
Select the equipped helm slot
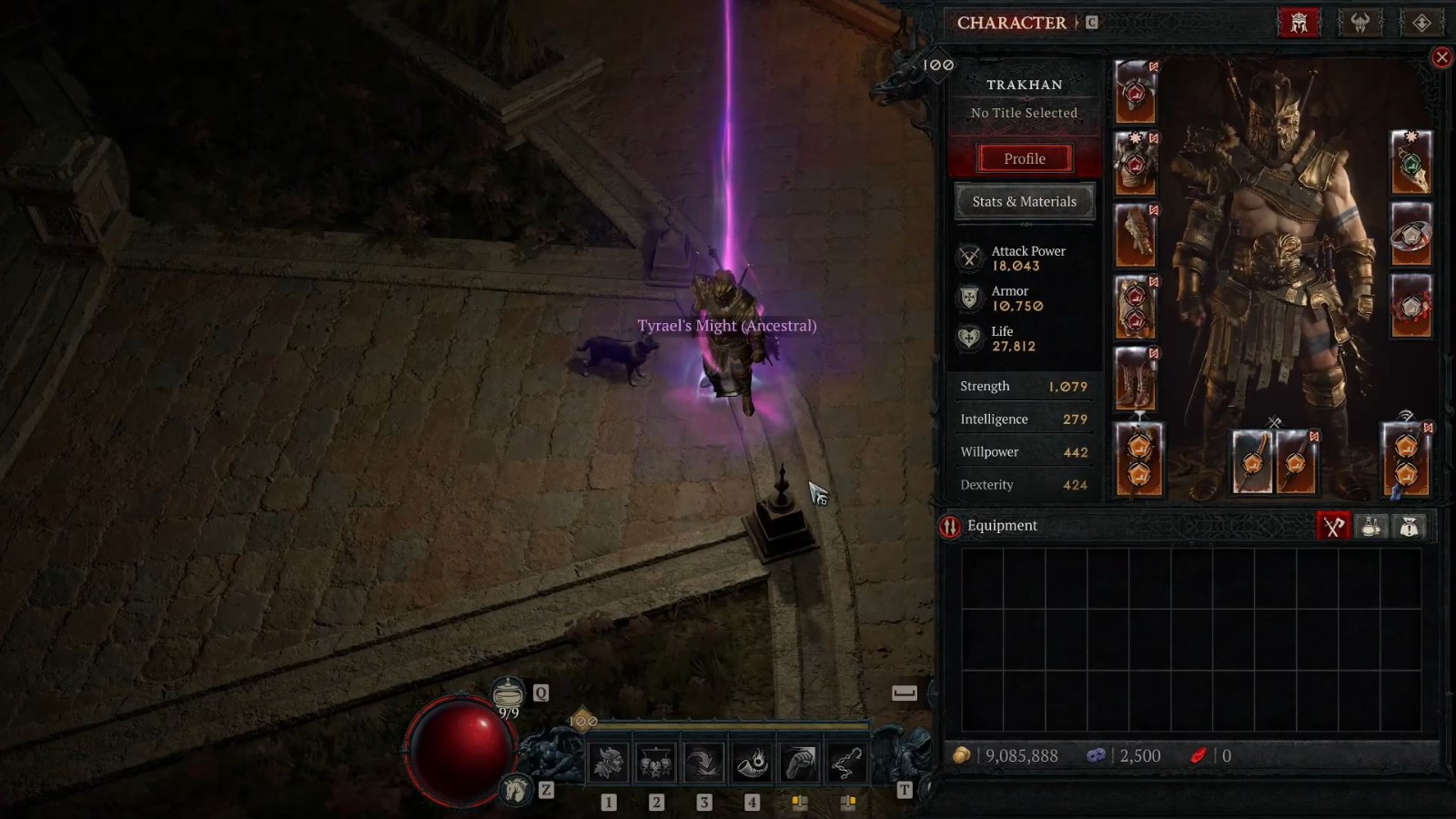pos(1136,92)
